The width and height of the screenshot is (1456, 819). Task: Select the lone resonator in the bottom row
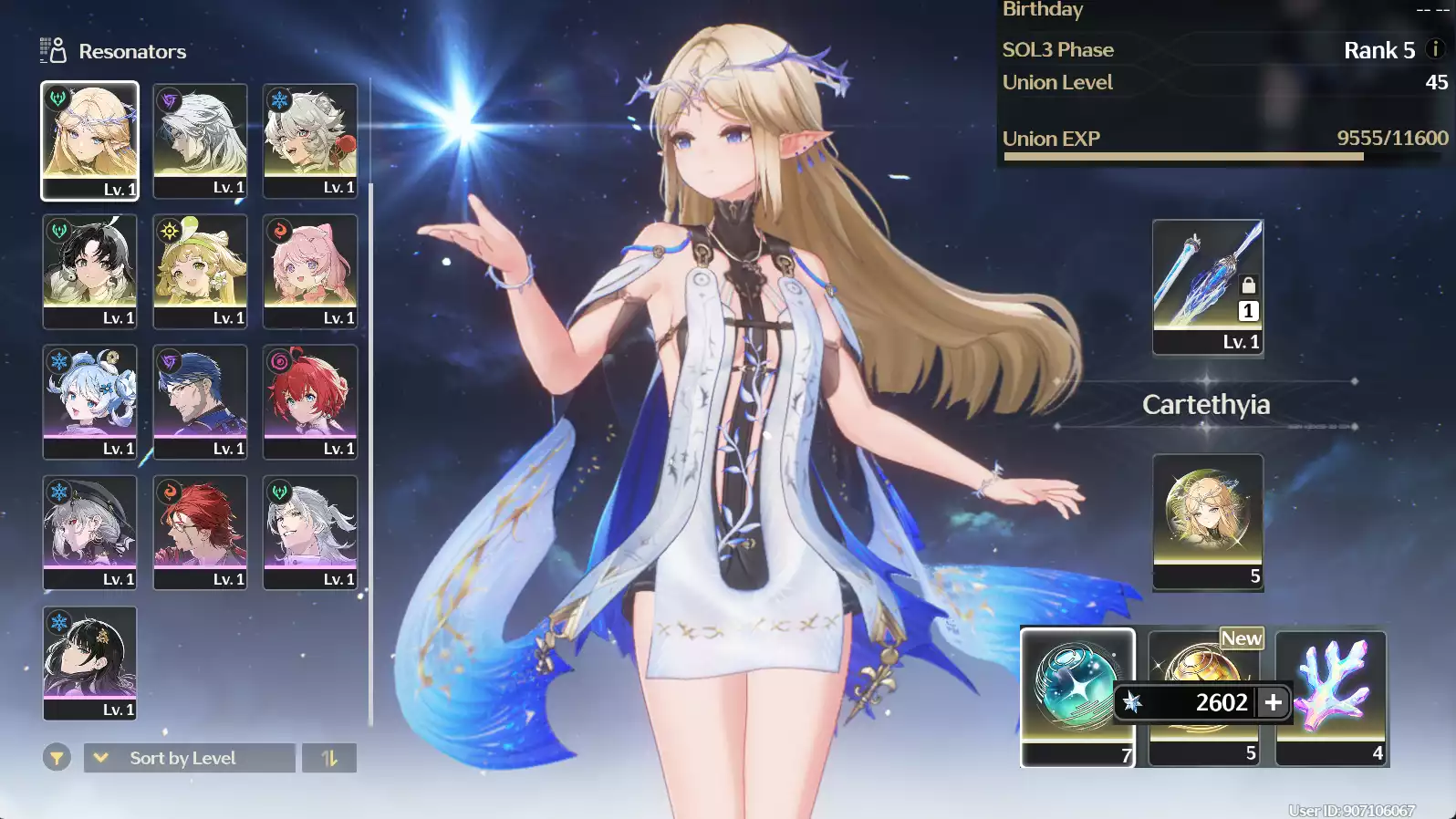coord(89,662)
